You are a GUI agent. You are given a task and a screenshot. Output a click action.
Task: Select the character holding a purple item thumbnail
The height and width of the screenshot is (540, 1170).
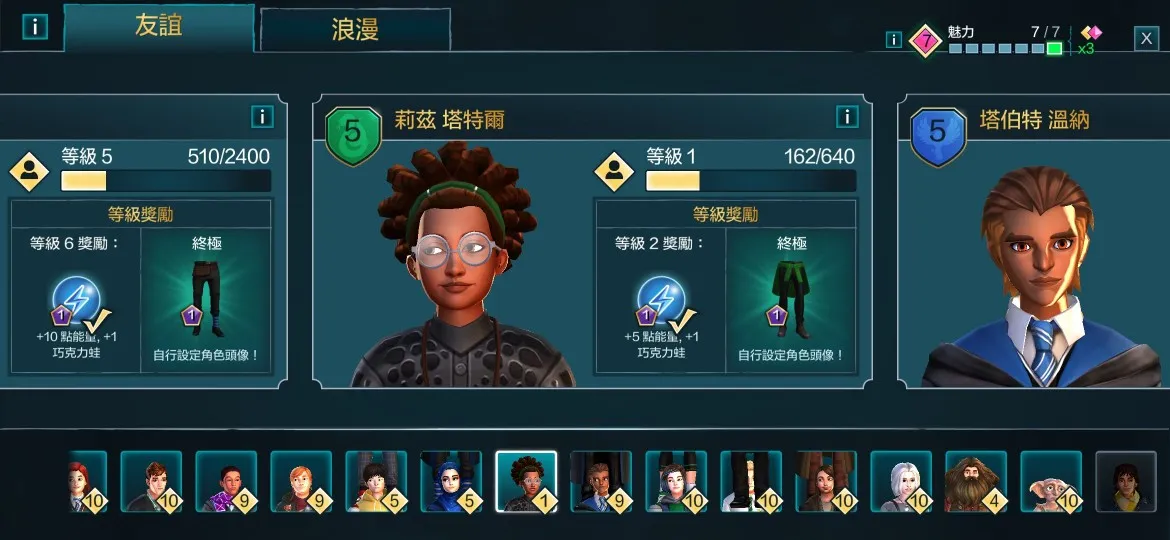click(x=226, y=481)
